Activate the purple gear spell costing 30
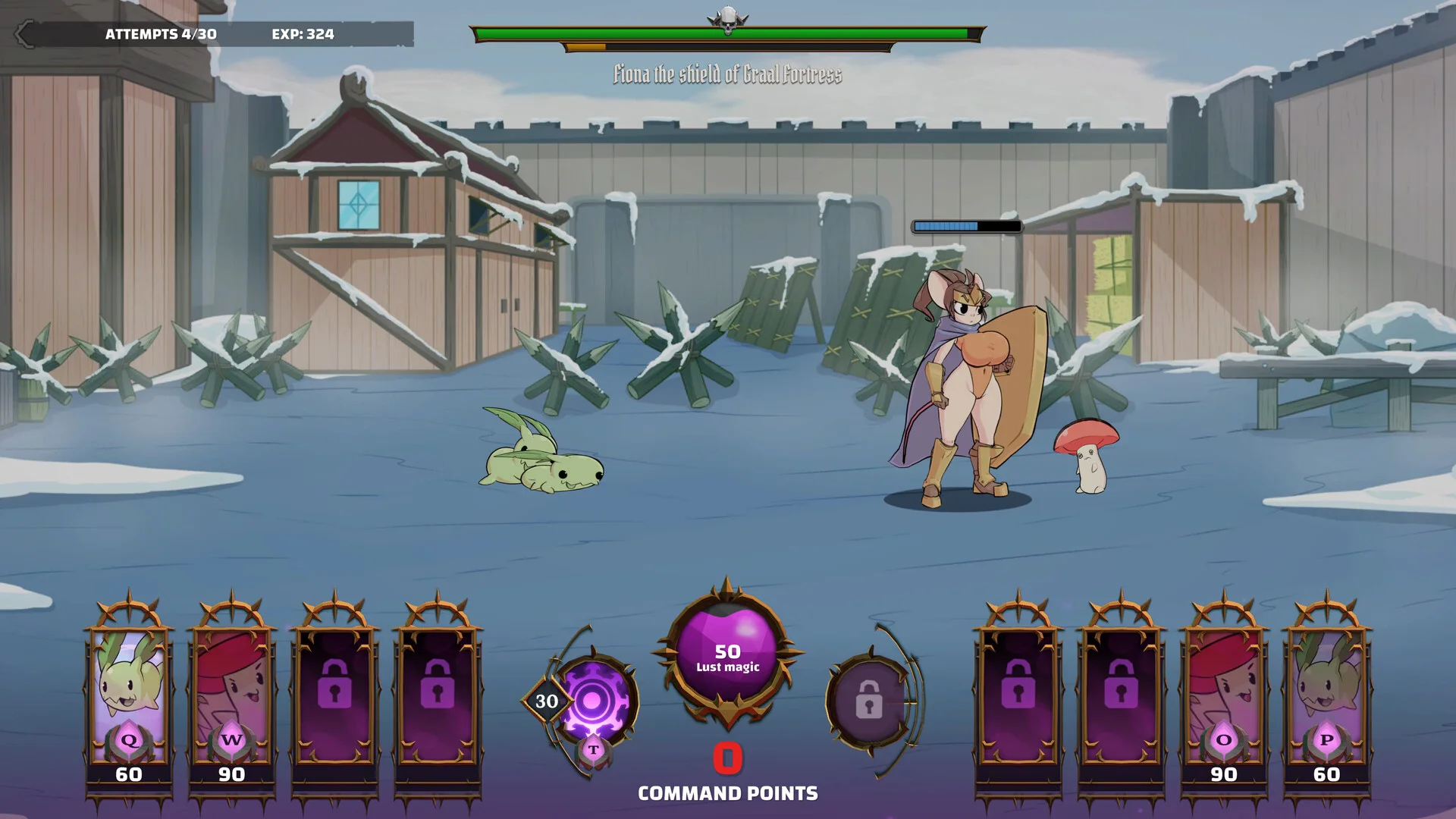Image resolution: width=1456 pixels, height=819 pixels. (x=592, y=701)
